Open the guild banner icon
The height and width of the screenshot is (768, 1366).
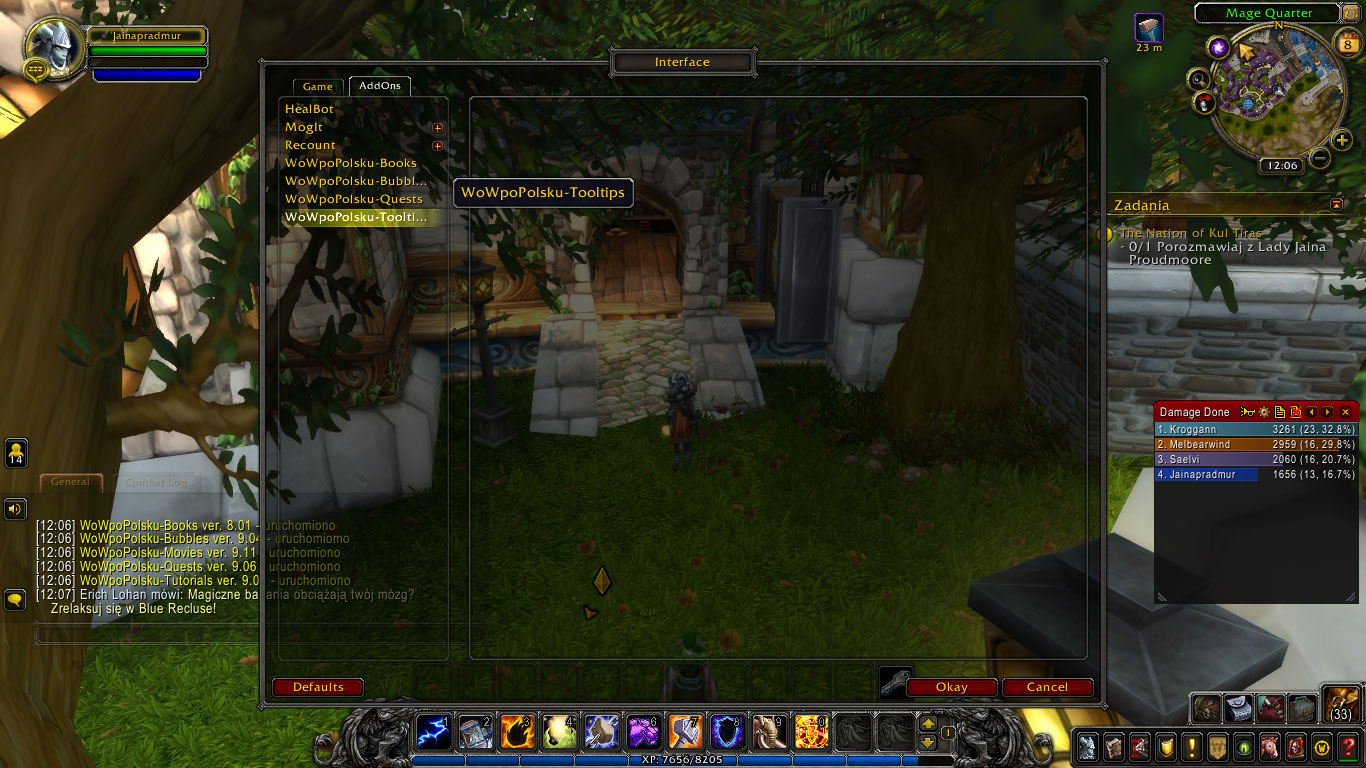[x=1218, y=747]
